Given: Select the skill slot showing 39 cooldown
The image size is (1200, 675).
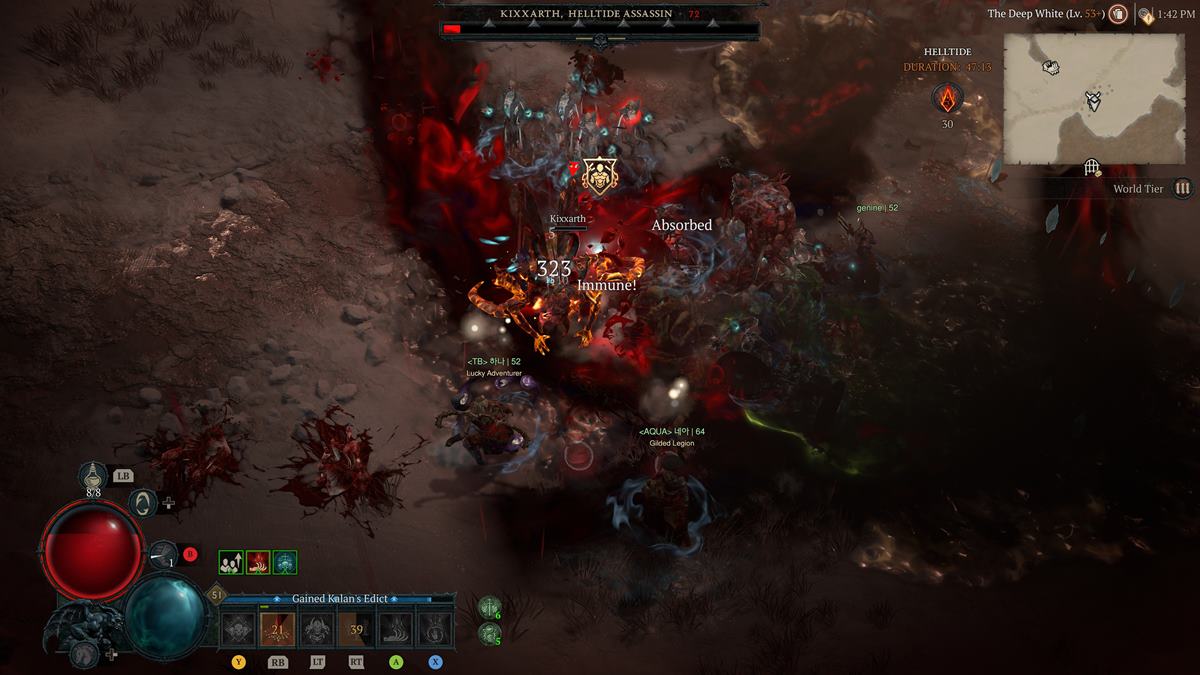Looking at the screenshot, I should 356,629.
